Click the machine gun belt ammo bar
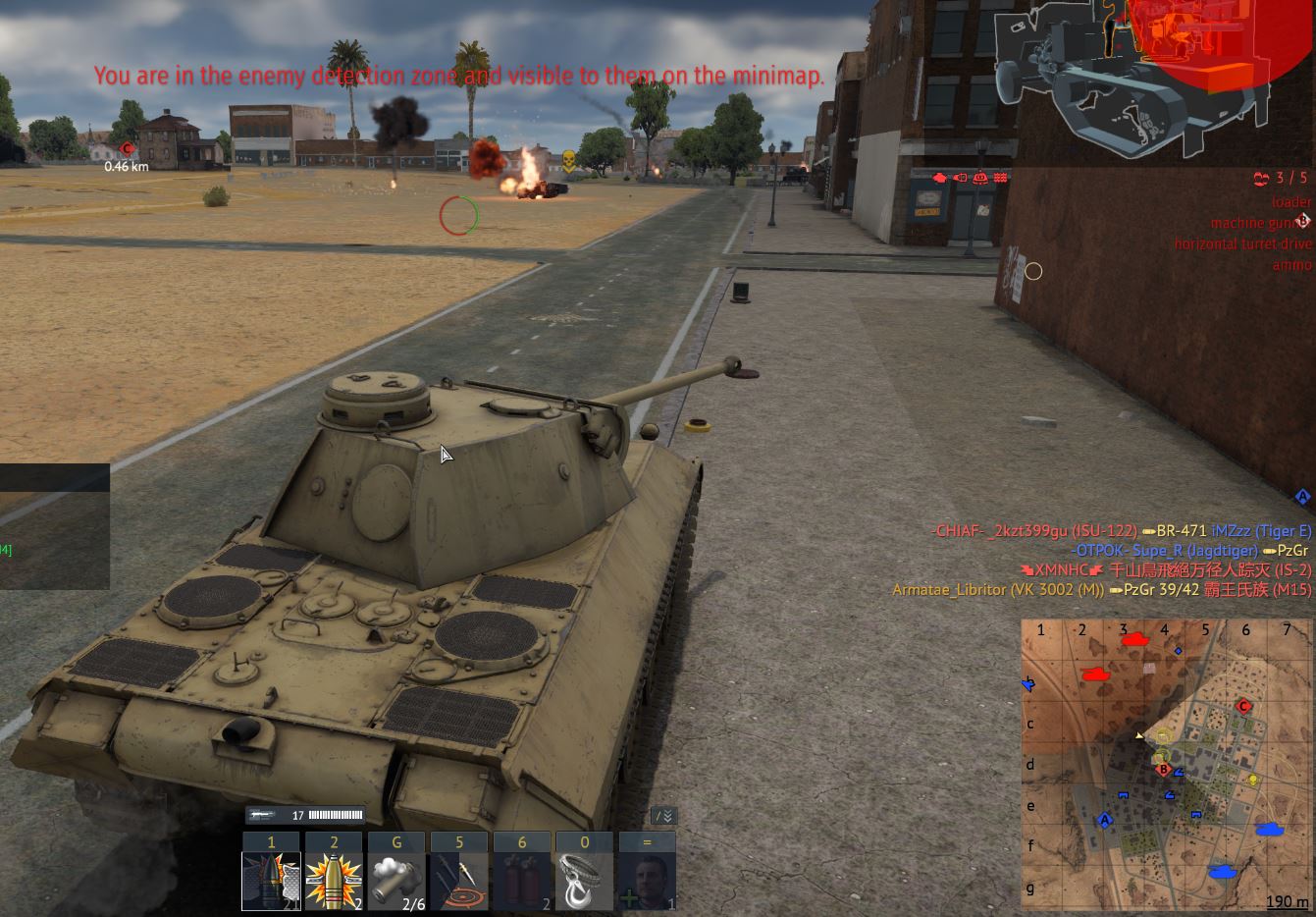The width and height of the screenshot is (1316, 917). point(334,814)
